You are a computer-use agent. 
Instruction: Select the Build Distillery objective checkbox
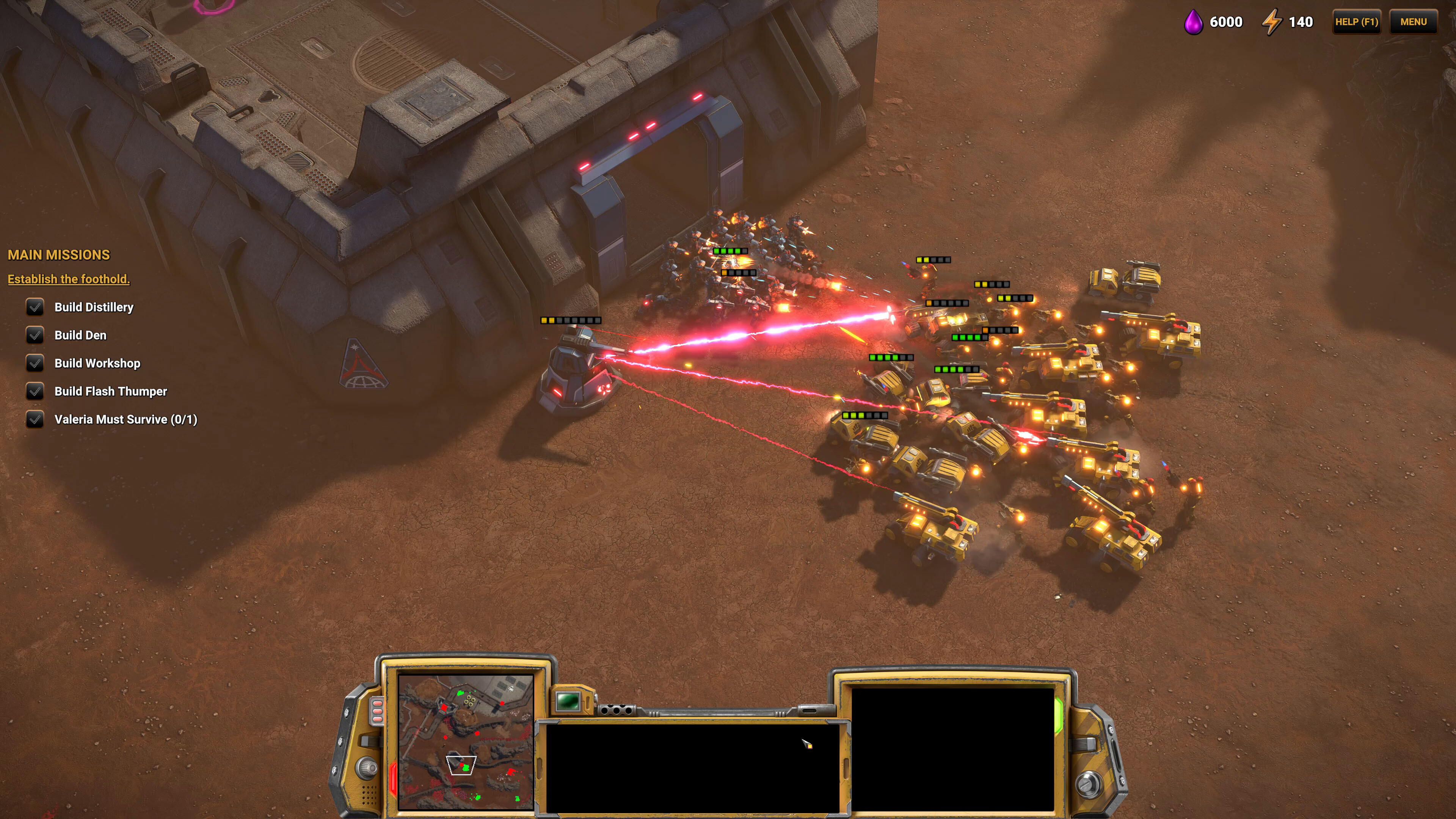coord(35,307)
